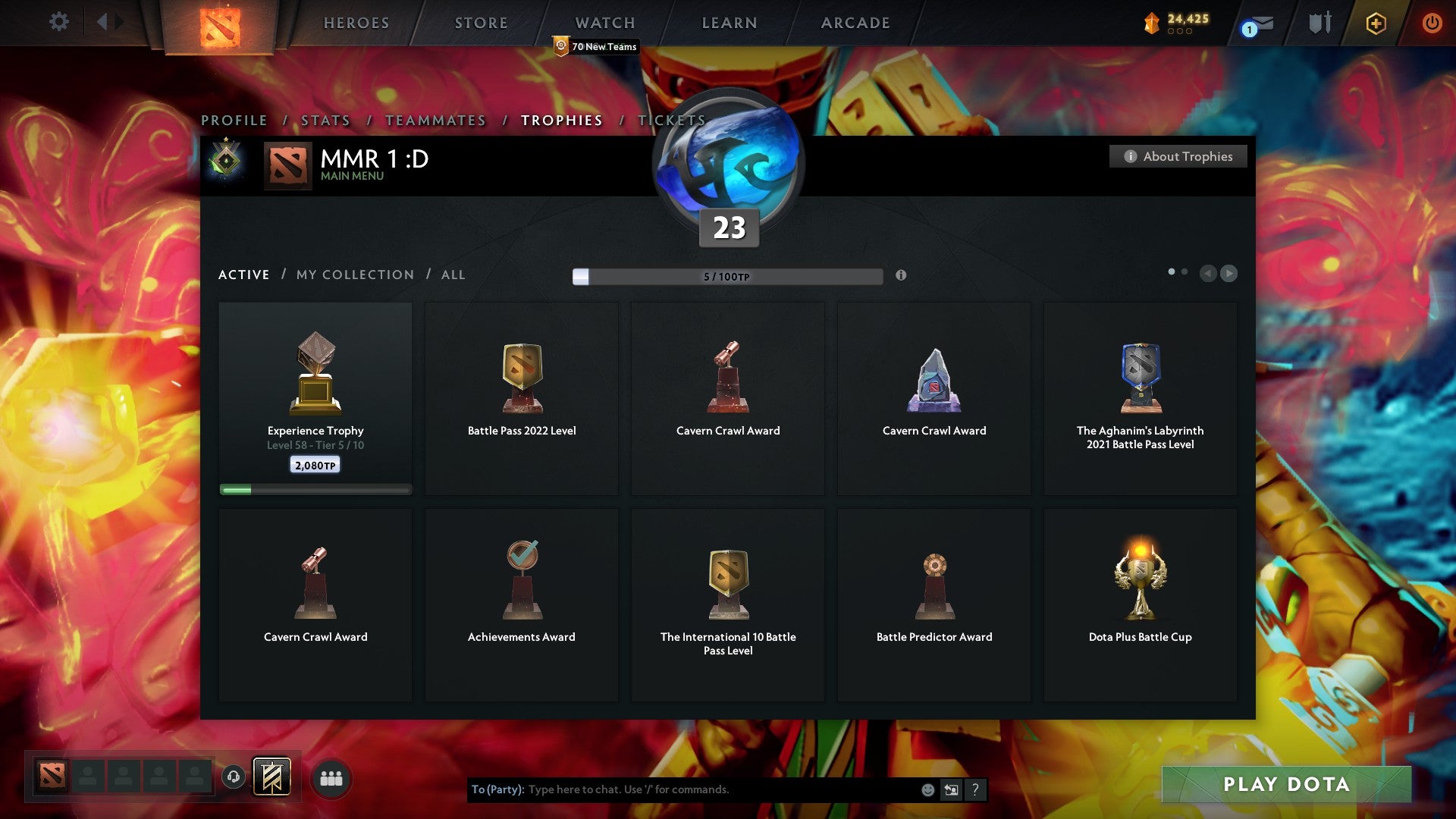Toggle voice chat with the headset icon
The height and width of the screenshot is (819, 1456).
[233, 777]
